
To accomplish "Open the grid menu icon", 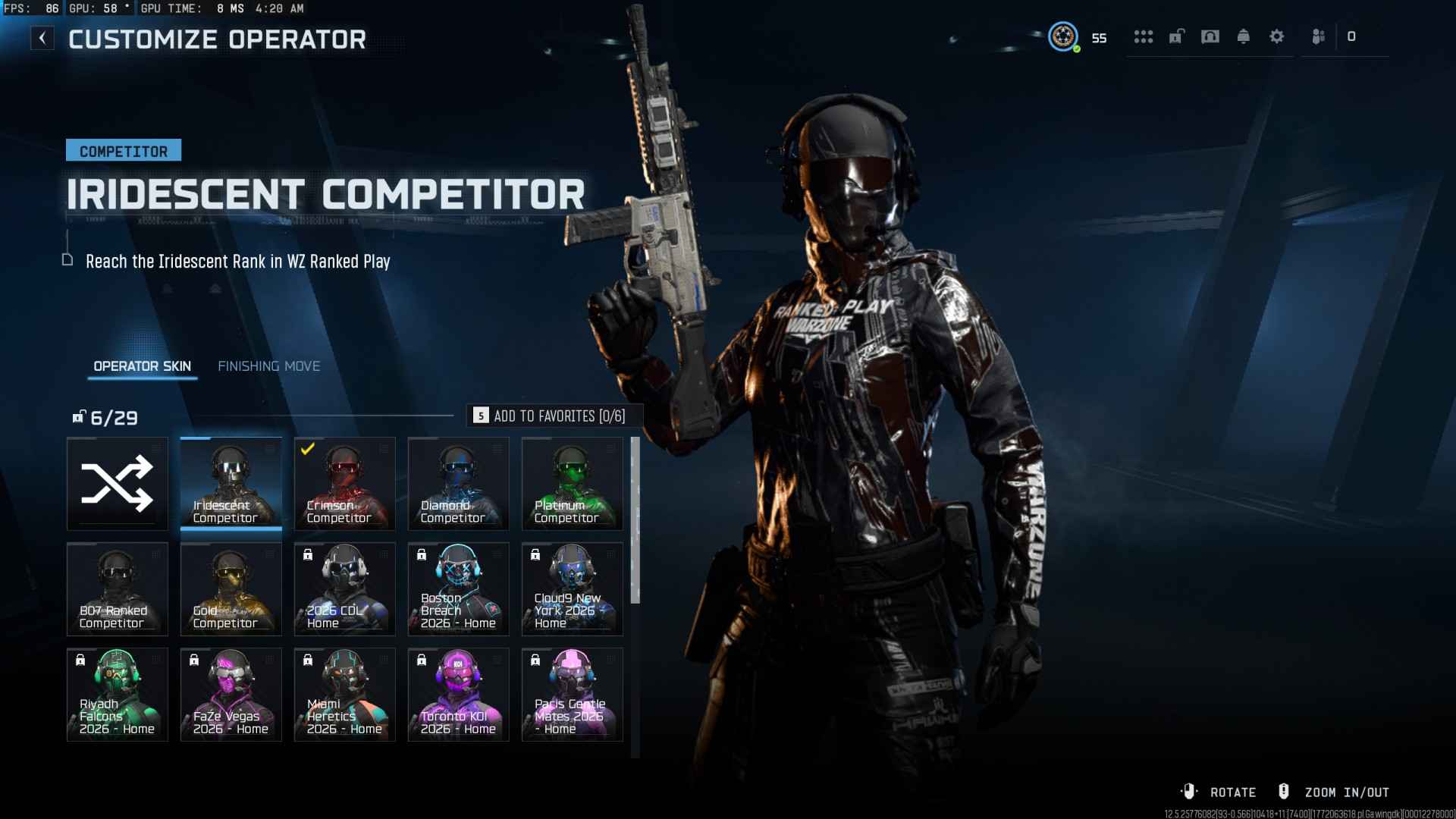I will tap(1144, 36).
